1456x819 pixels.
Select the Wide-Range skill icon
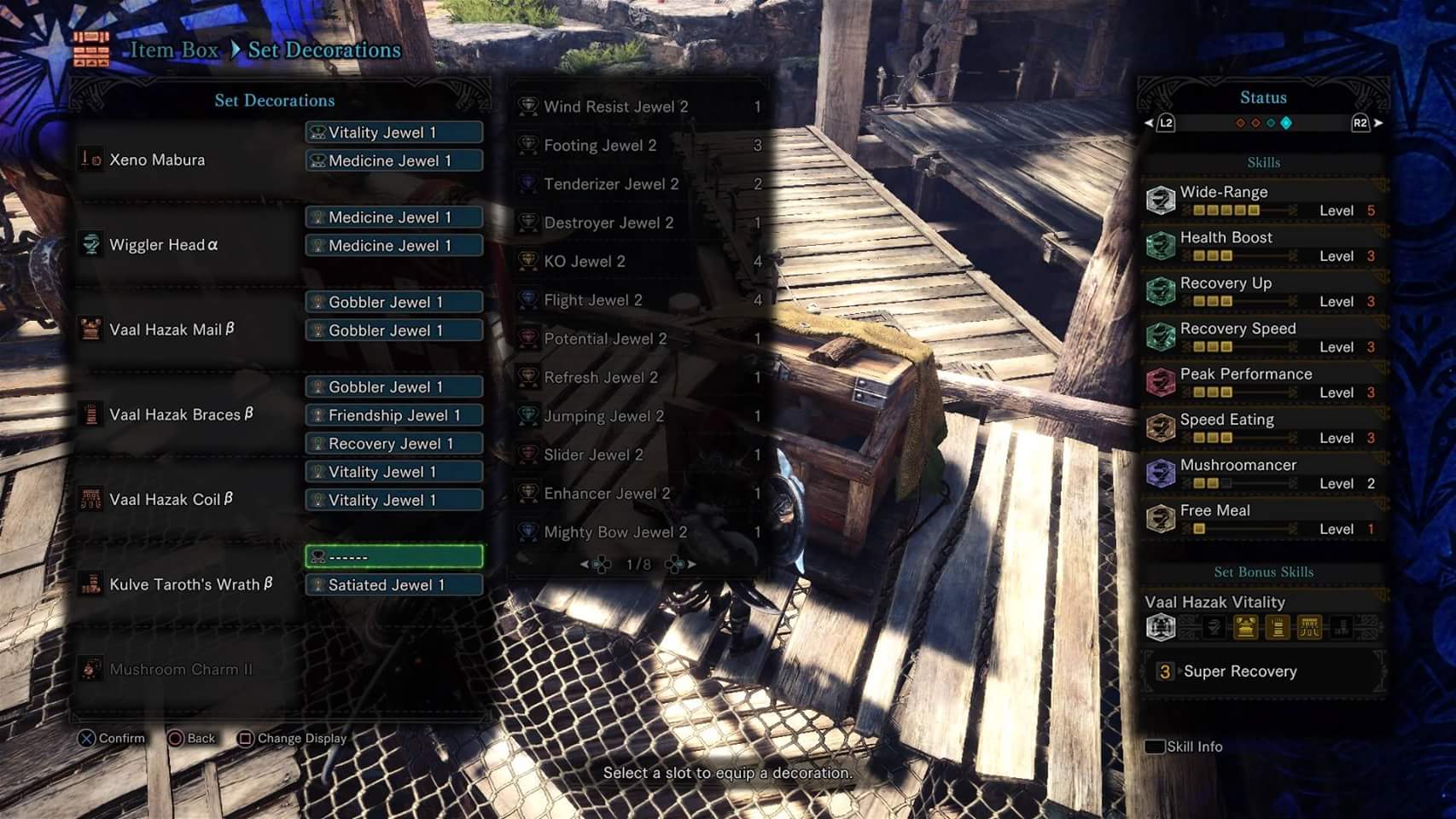coord(1163,198)
